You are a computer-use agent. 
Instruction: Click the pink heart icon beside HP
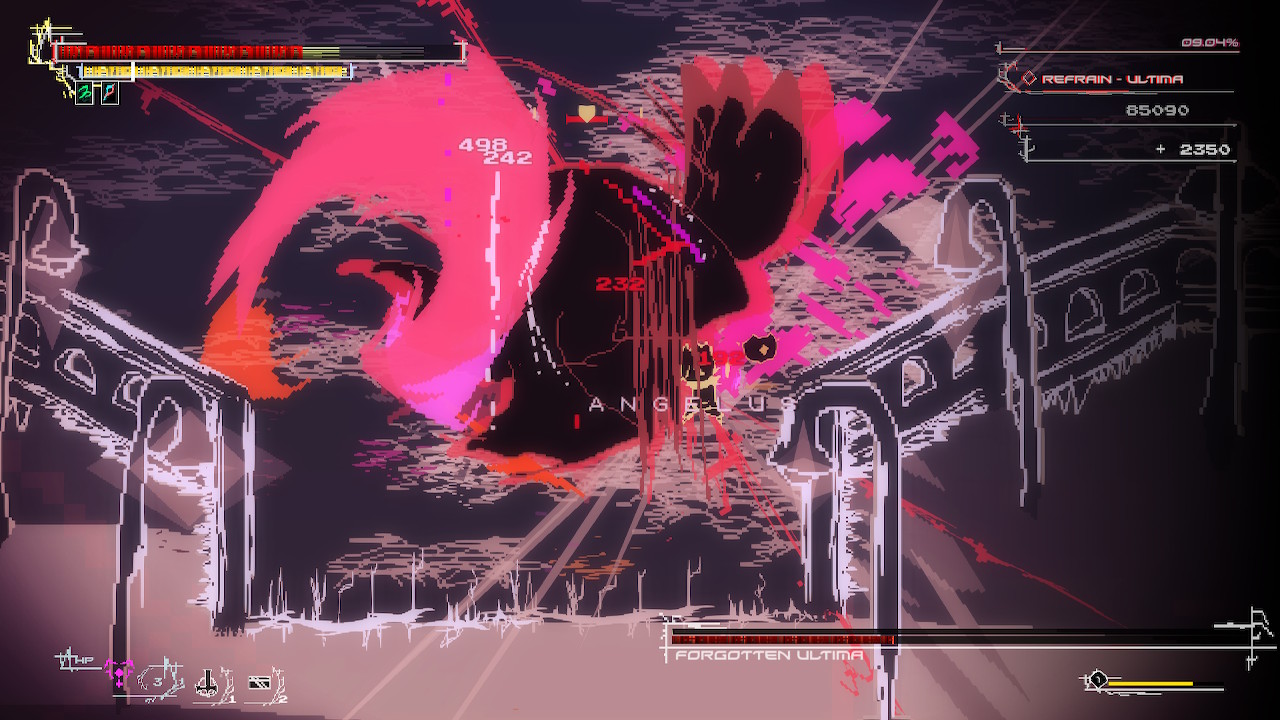coord(117,673)
